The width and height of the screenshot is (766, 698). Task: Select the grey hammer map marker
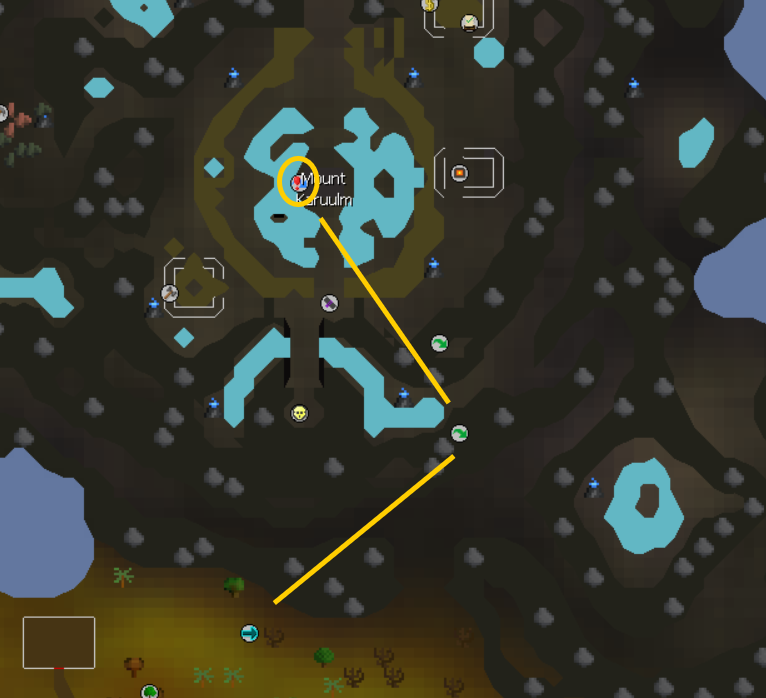(x=170, y=293)
